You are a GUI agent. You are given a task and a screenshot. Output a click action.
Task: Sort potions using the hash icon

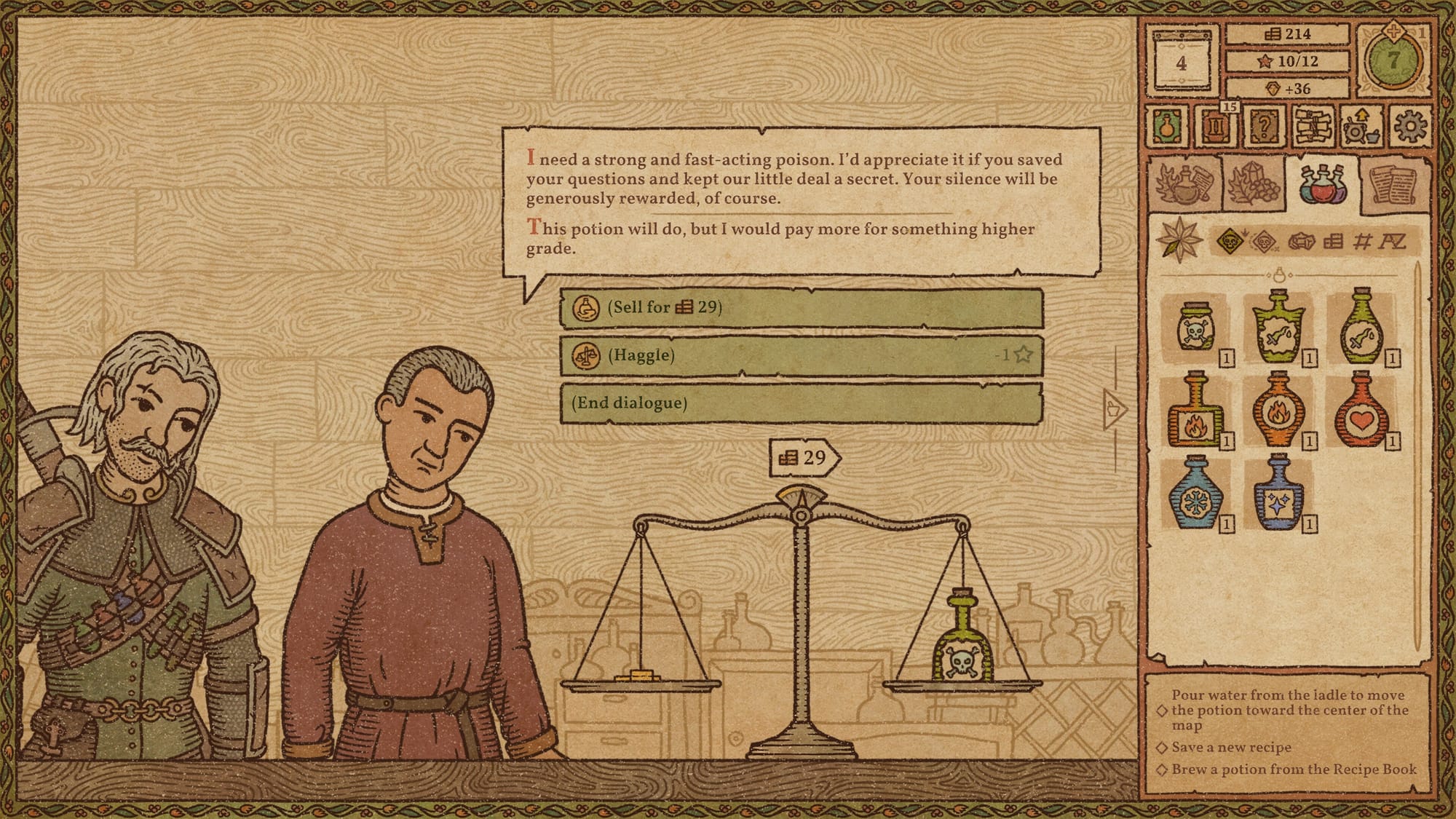1362,241
